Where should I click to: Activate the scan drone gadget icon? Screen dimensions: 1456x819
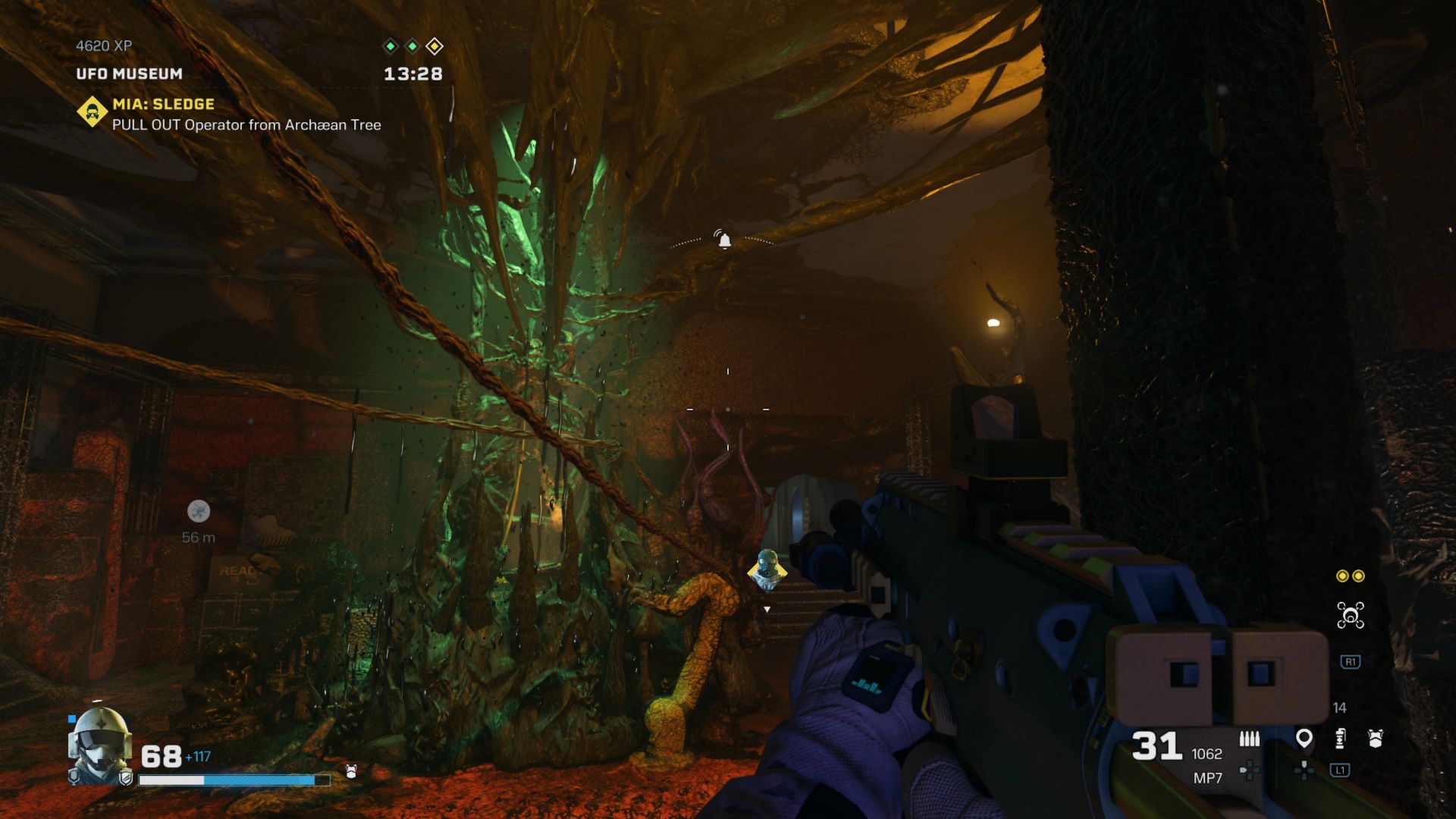click(x=1351, y=615)
